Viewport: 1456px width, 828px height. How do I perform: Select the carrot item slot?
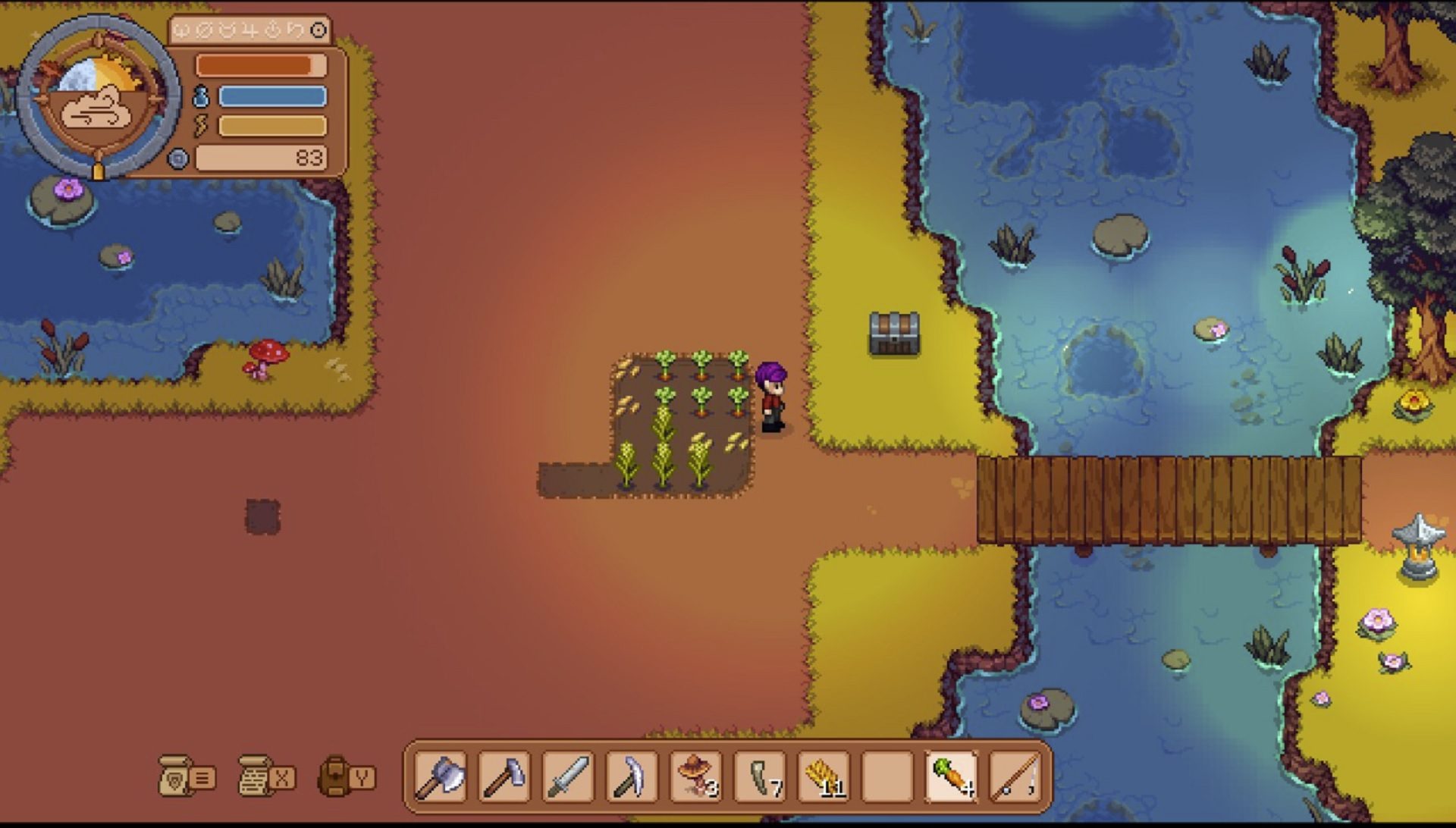[952, 777]
